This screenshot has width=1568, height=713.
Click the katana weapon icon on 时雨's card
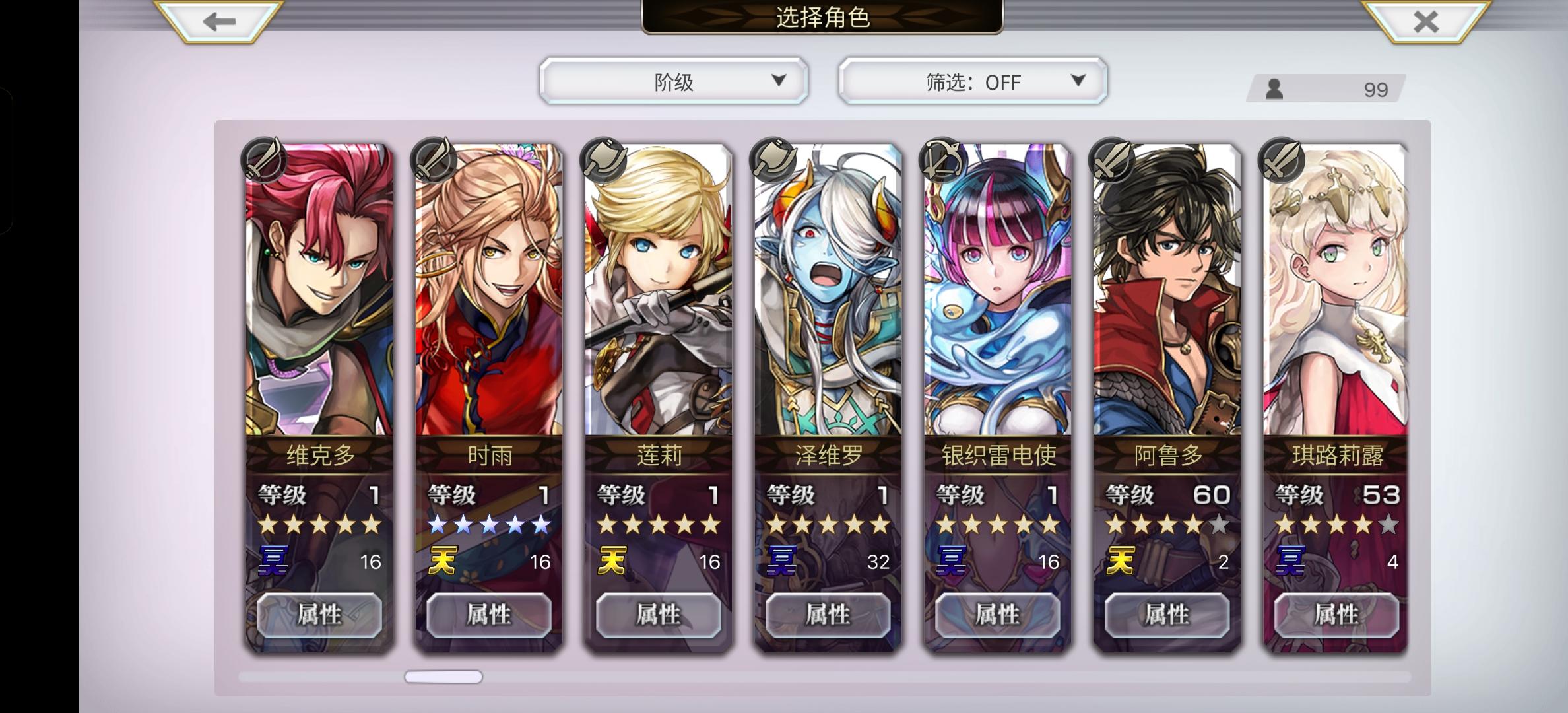click(432, 160)
